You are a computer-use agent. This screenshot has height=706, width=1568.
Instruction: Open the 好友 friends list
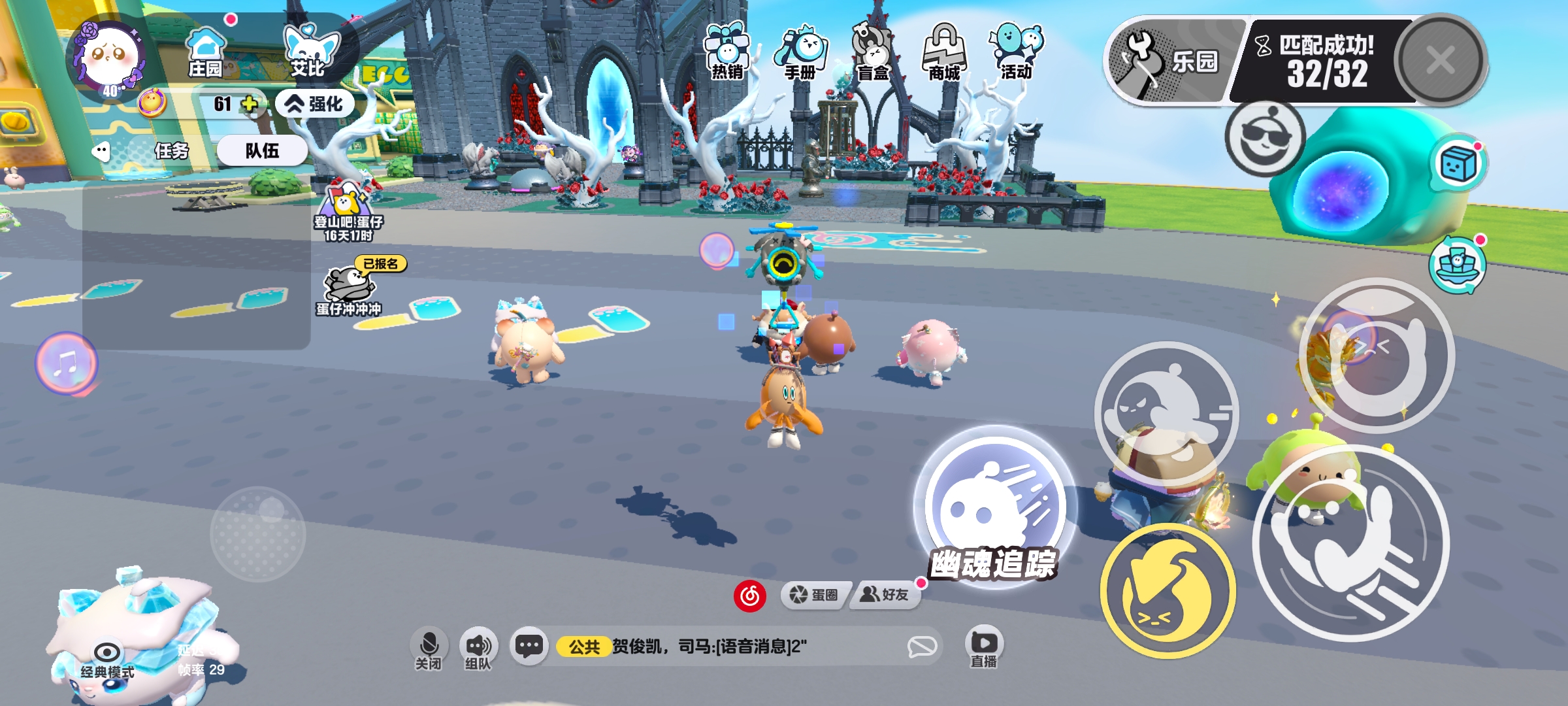coord(885,594)
